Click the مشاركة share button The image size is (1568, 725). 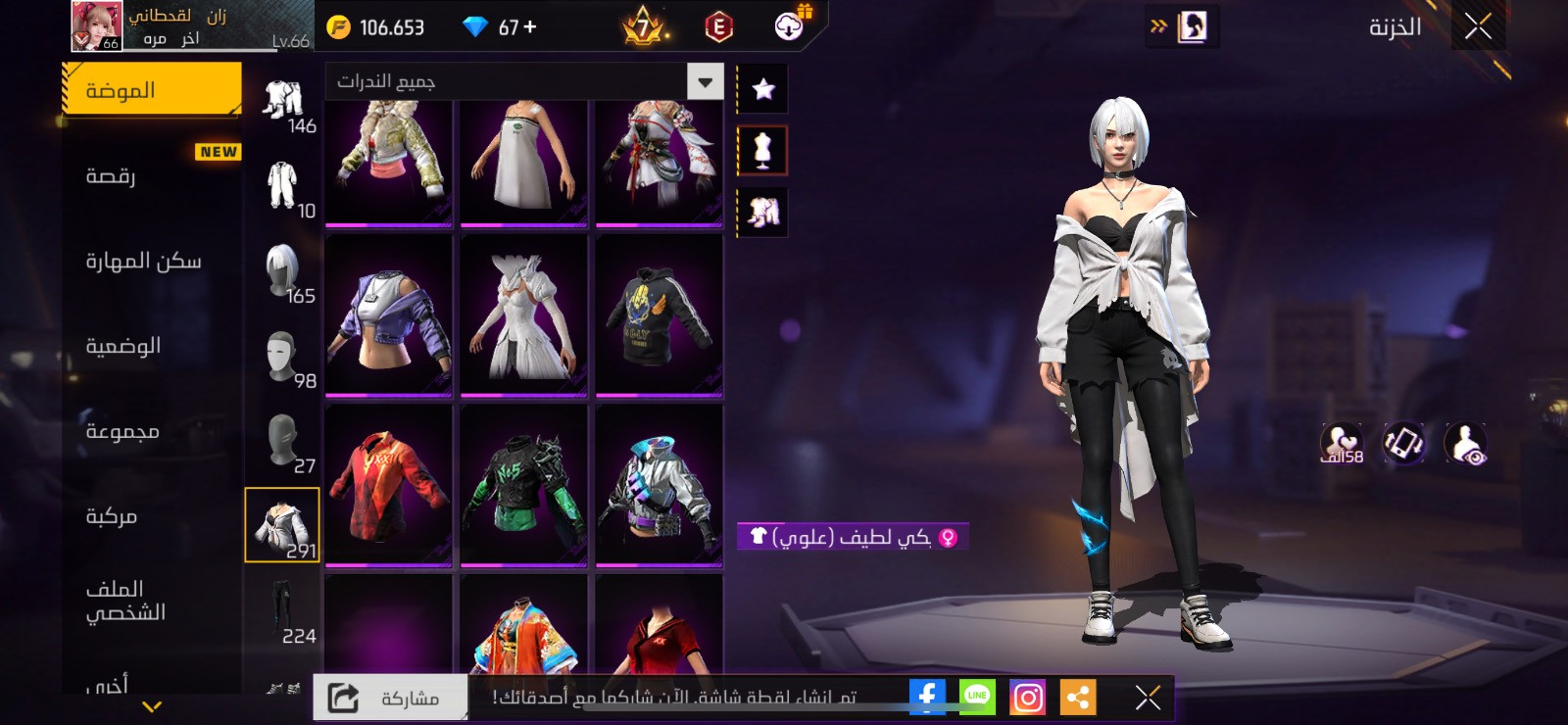[x=390, y=698]
